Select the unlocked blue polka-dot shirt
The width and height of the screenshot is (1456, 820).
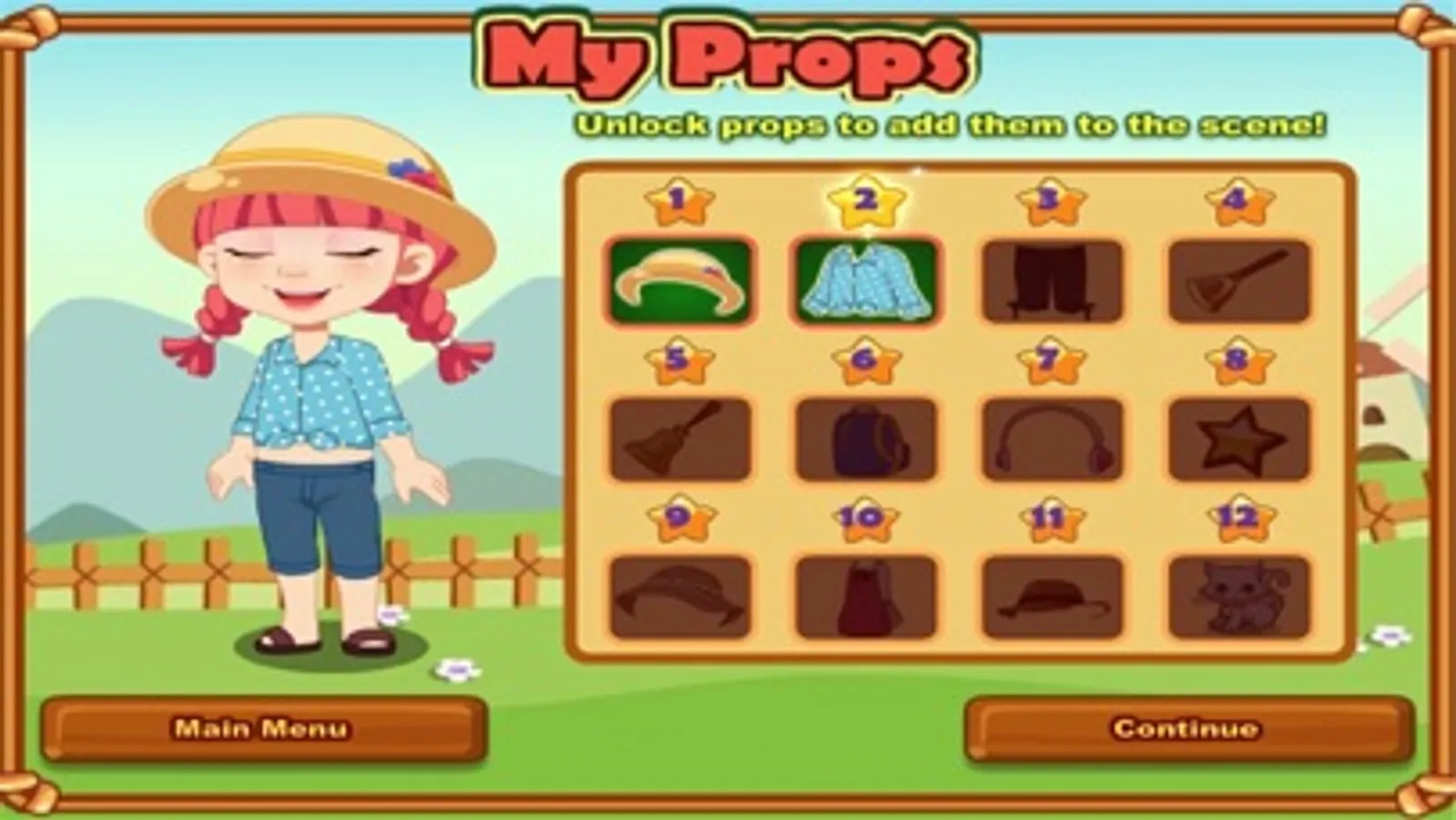(x=865, y=279)
